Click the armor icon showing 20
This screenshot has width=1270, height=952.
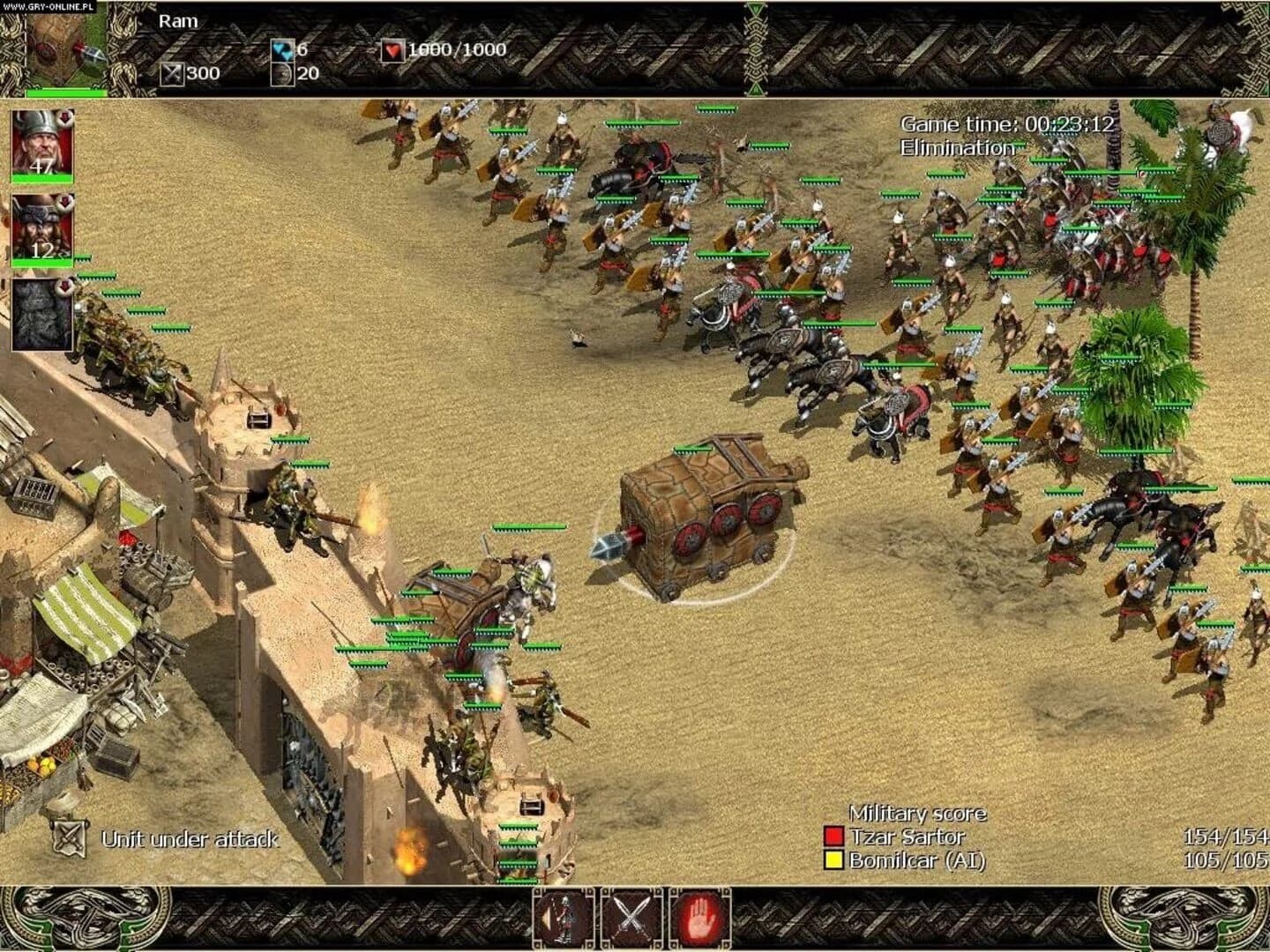281,73
